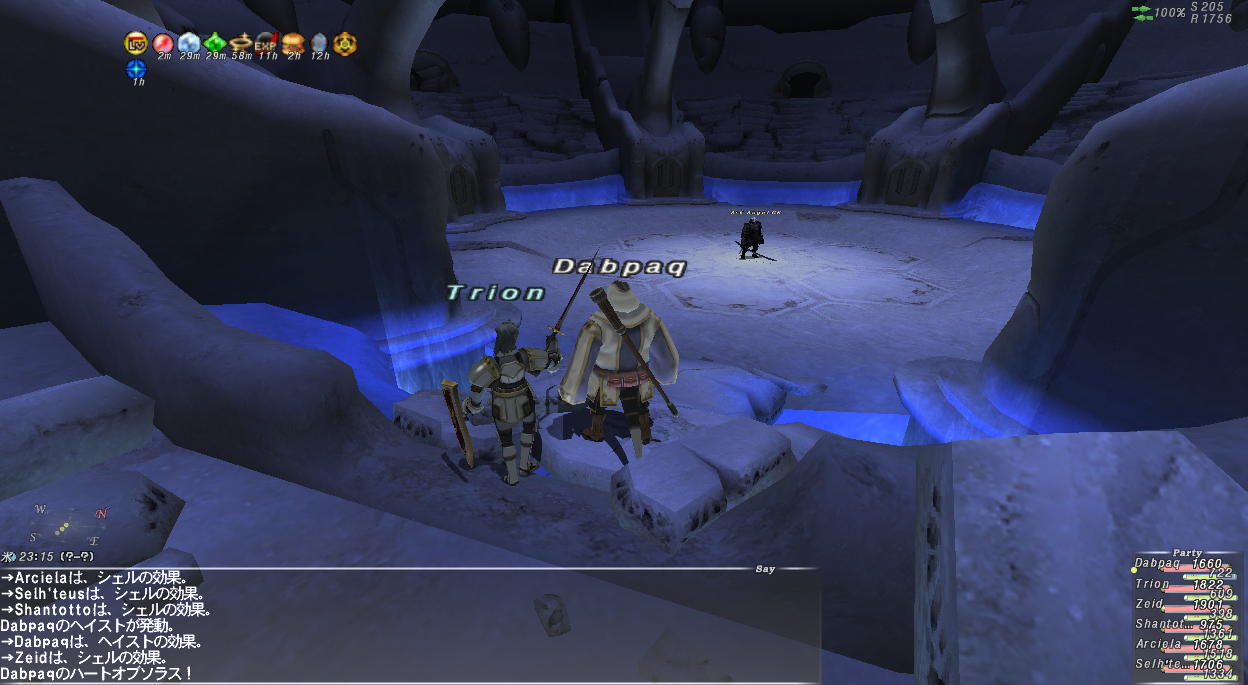1248x685 pixels.
Task: Click the green crystal buff icon
Action: 215,43
